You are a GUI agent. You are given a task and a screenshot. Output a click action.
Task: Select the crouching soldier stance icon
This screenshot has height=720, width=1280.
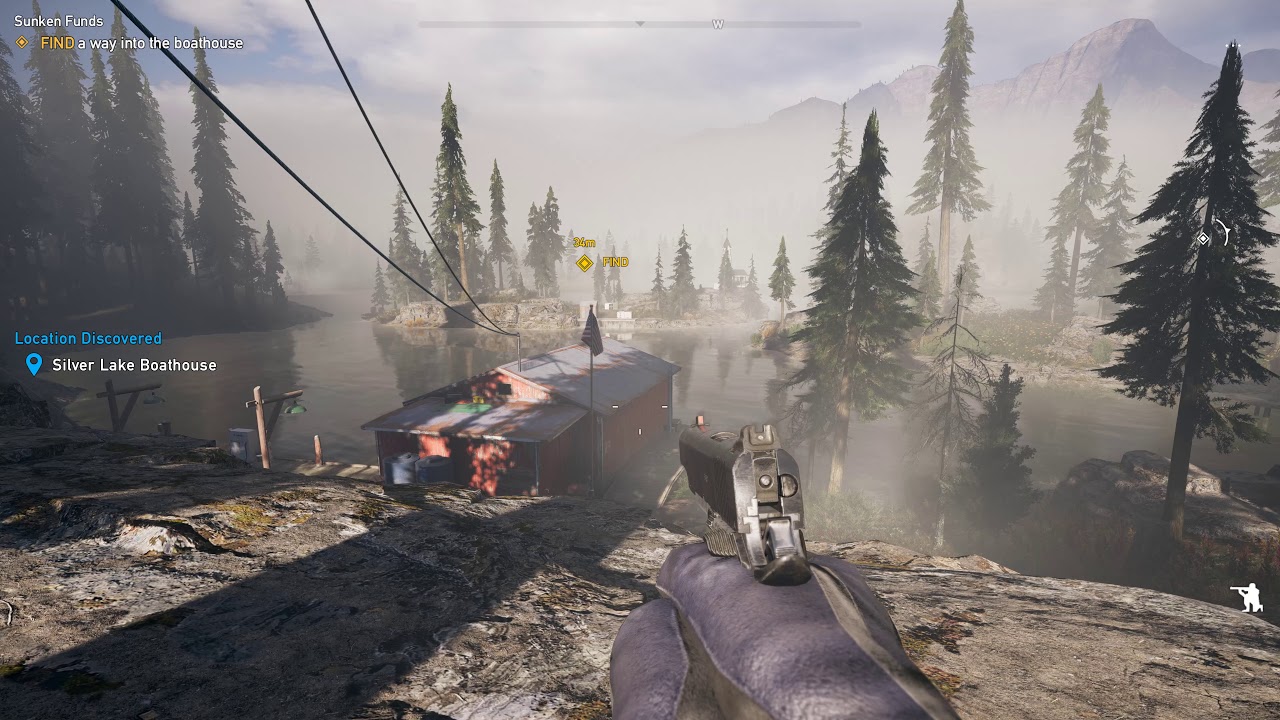(x=1246, y=598)
